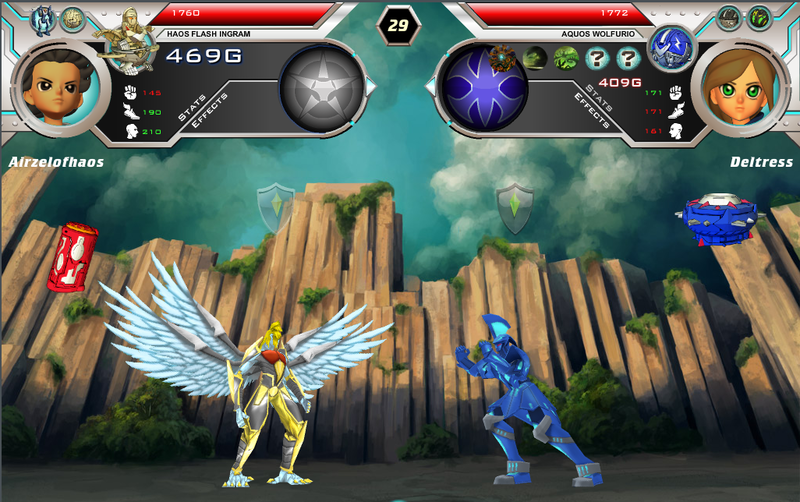This screenshot has width=800, height=502.
Task: Select the grey creature icon above Deltress
Action: tap(729, 18)
